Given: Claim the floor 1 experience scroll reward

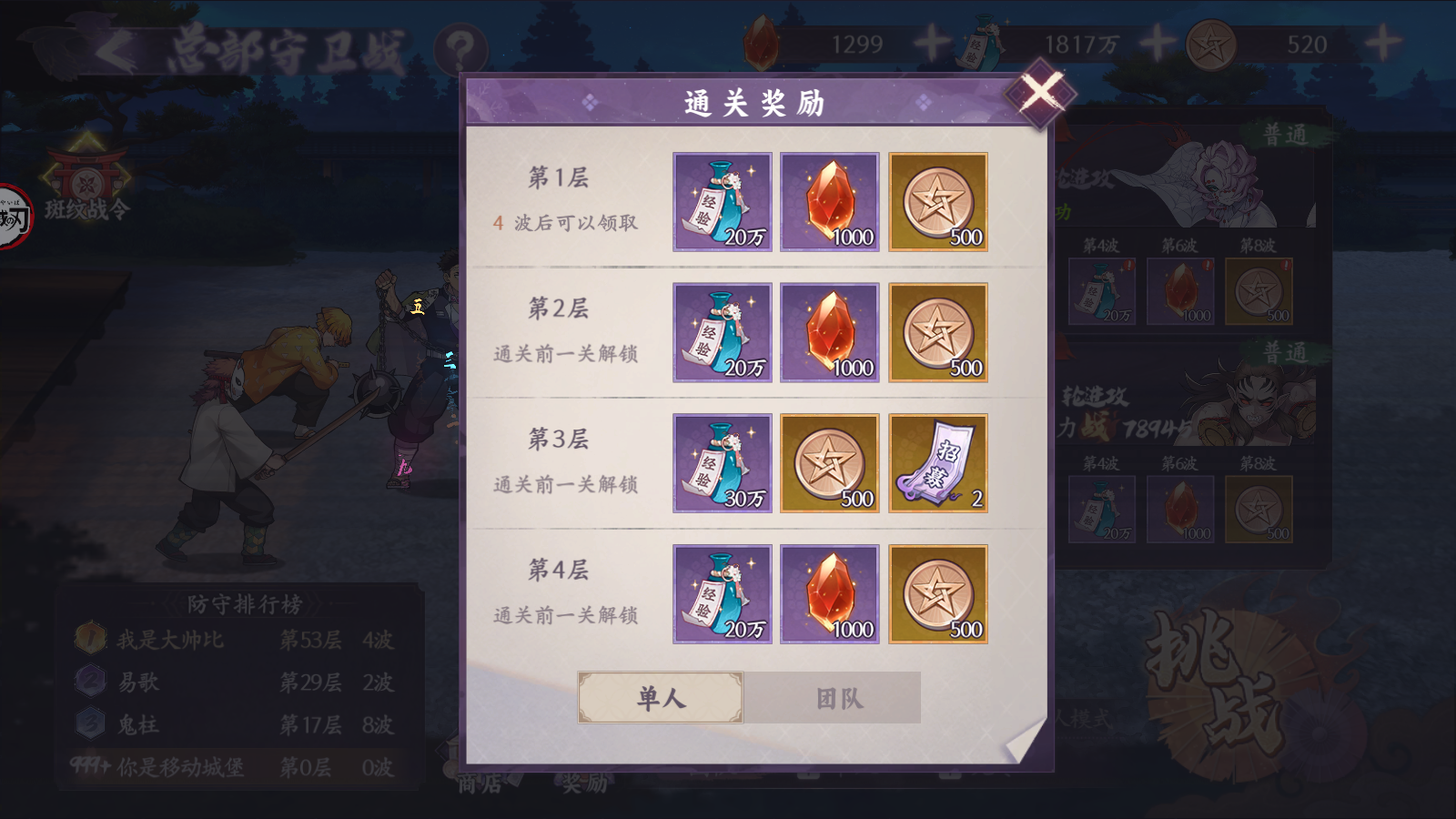Looking at the screenshot, I should (722, 202).
